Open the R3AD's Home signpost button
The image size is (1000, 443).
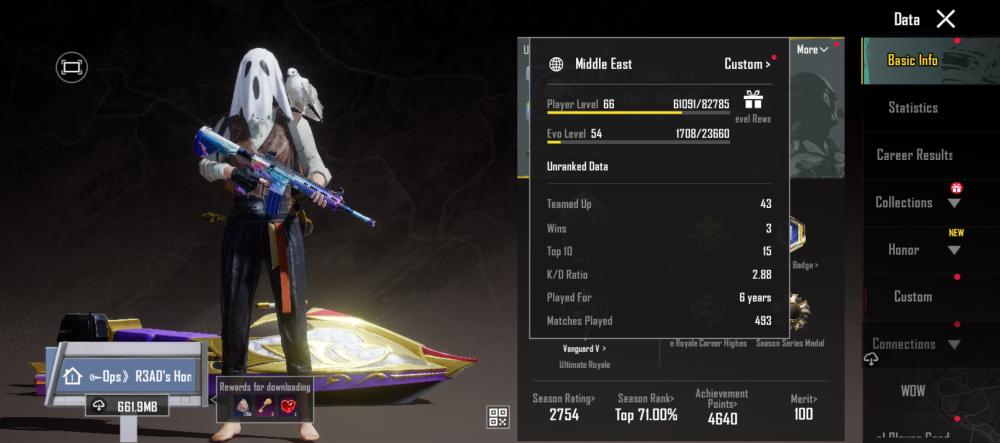(130, 376)
